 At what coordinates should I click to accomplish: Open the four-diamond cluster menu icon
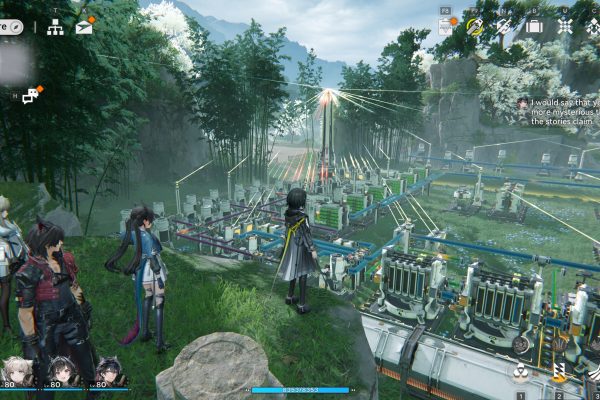(565, 26)
